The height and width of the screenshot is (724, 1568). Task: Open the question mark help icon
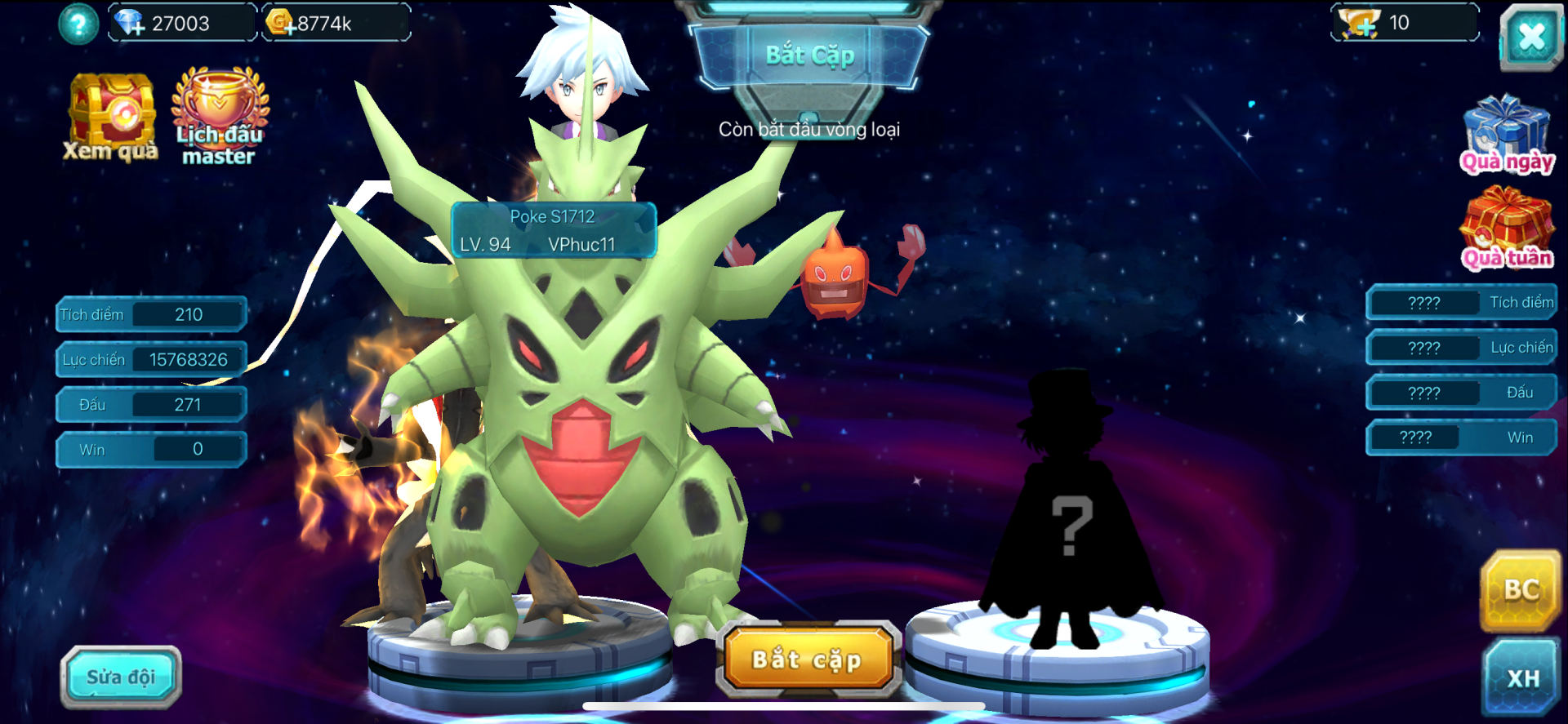[78, 24]
